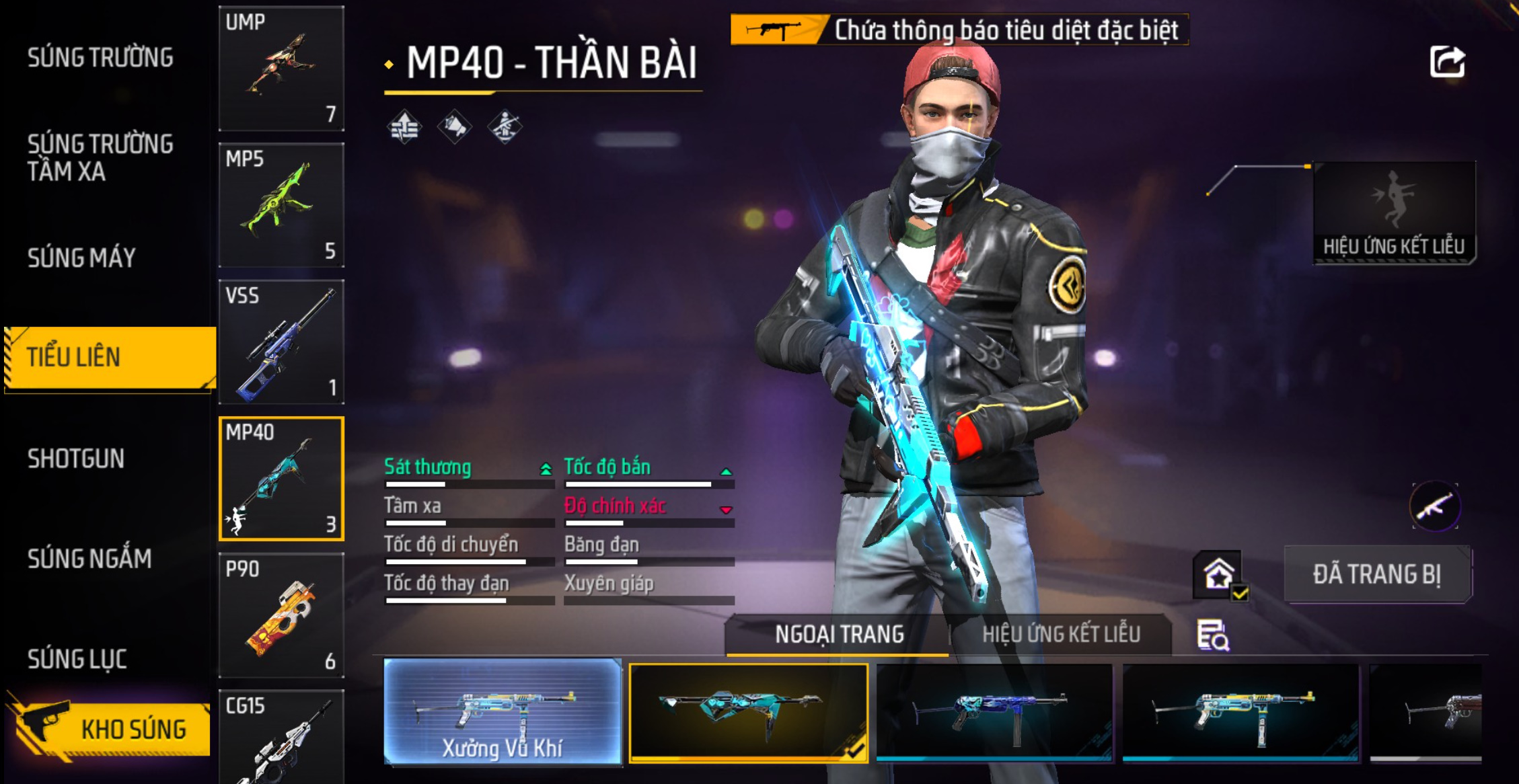Choose the MP5 weapon slot
Image resolution: width=1519 pixels, height=784 pixels.
(x=281, y=205)
